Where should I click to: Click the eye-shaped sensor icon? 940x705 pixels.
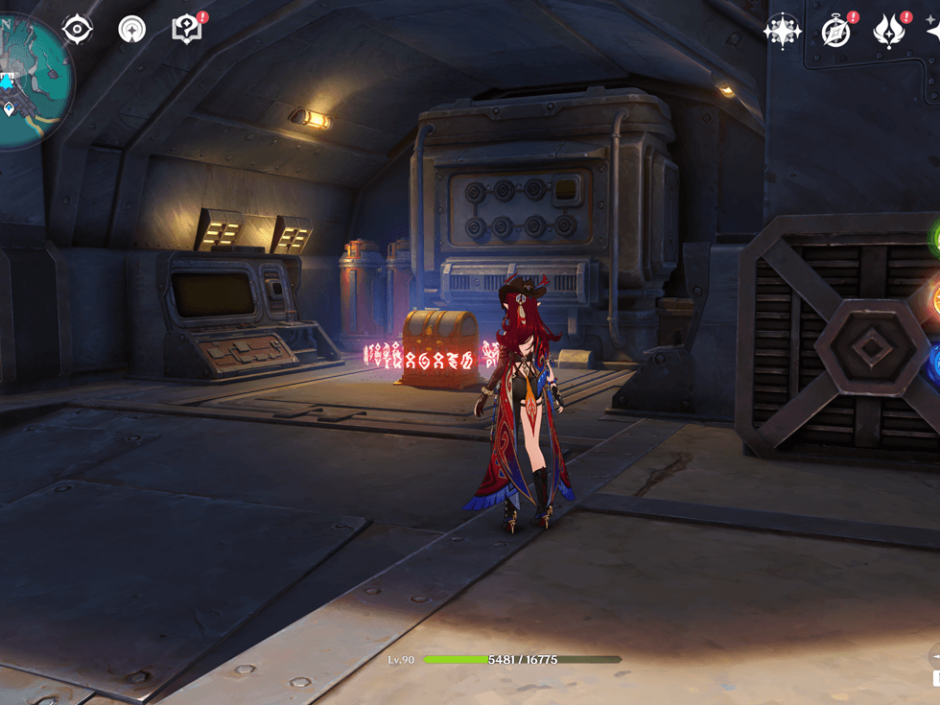(x=77, y=29)
